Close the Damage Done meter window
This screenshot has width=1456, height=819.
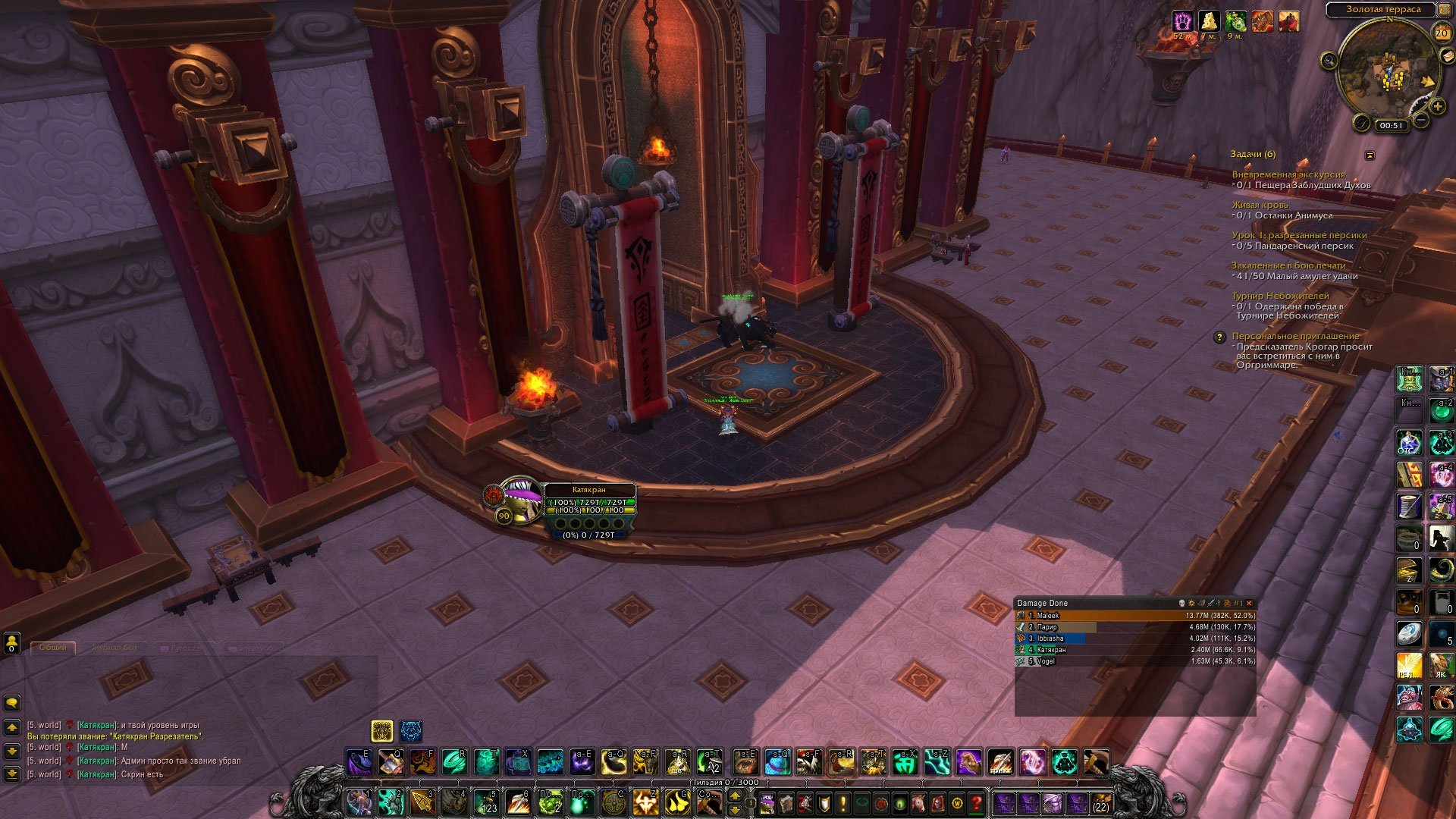pyautogui.click(x=1249, y=604)
